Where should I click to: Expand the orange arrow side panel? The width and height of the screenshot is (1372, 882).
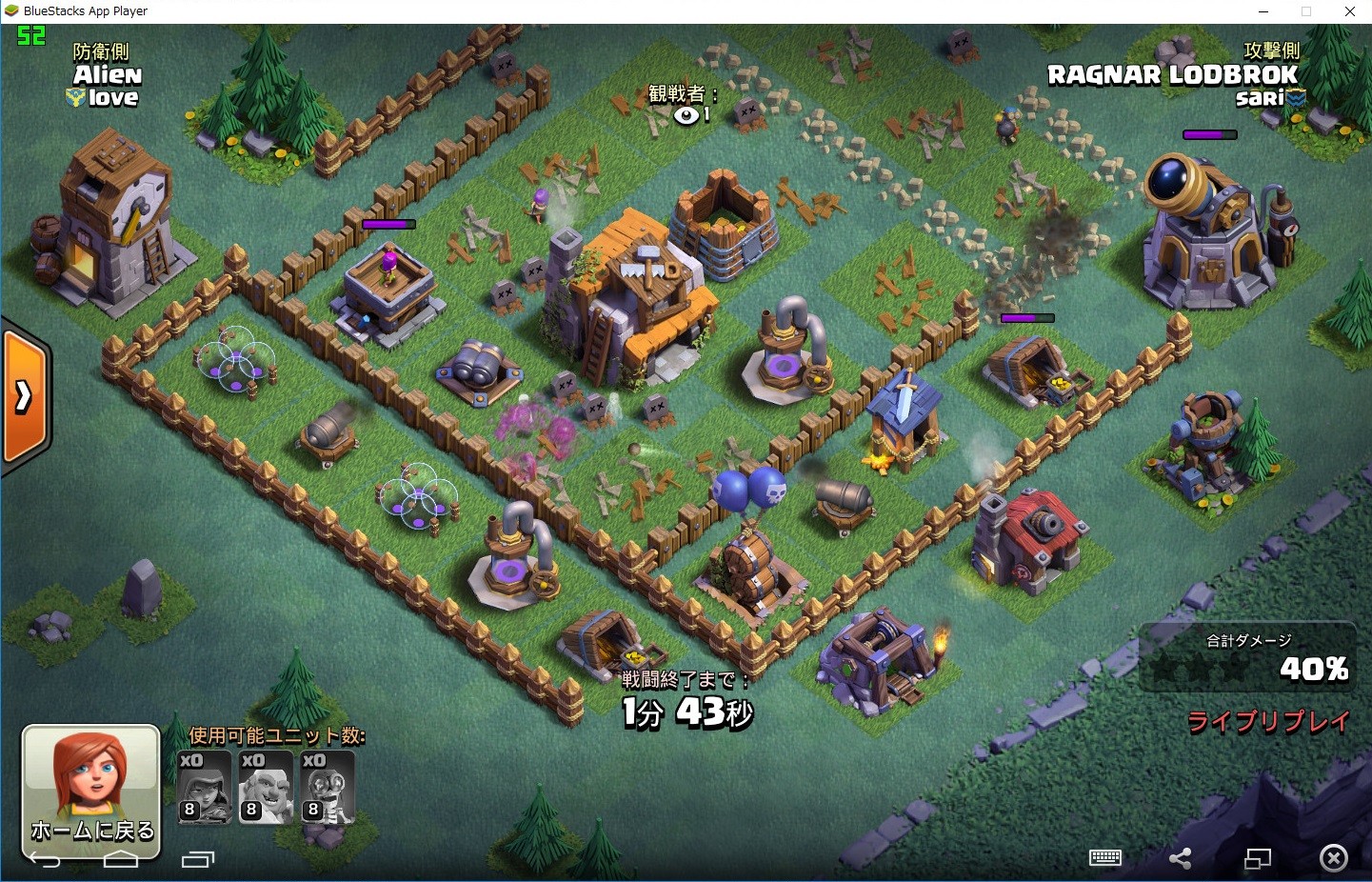[25, 397]
